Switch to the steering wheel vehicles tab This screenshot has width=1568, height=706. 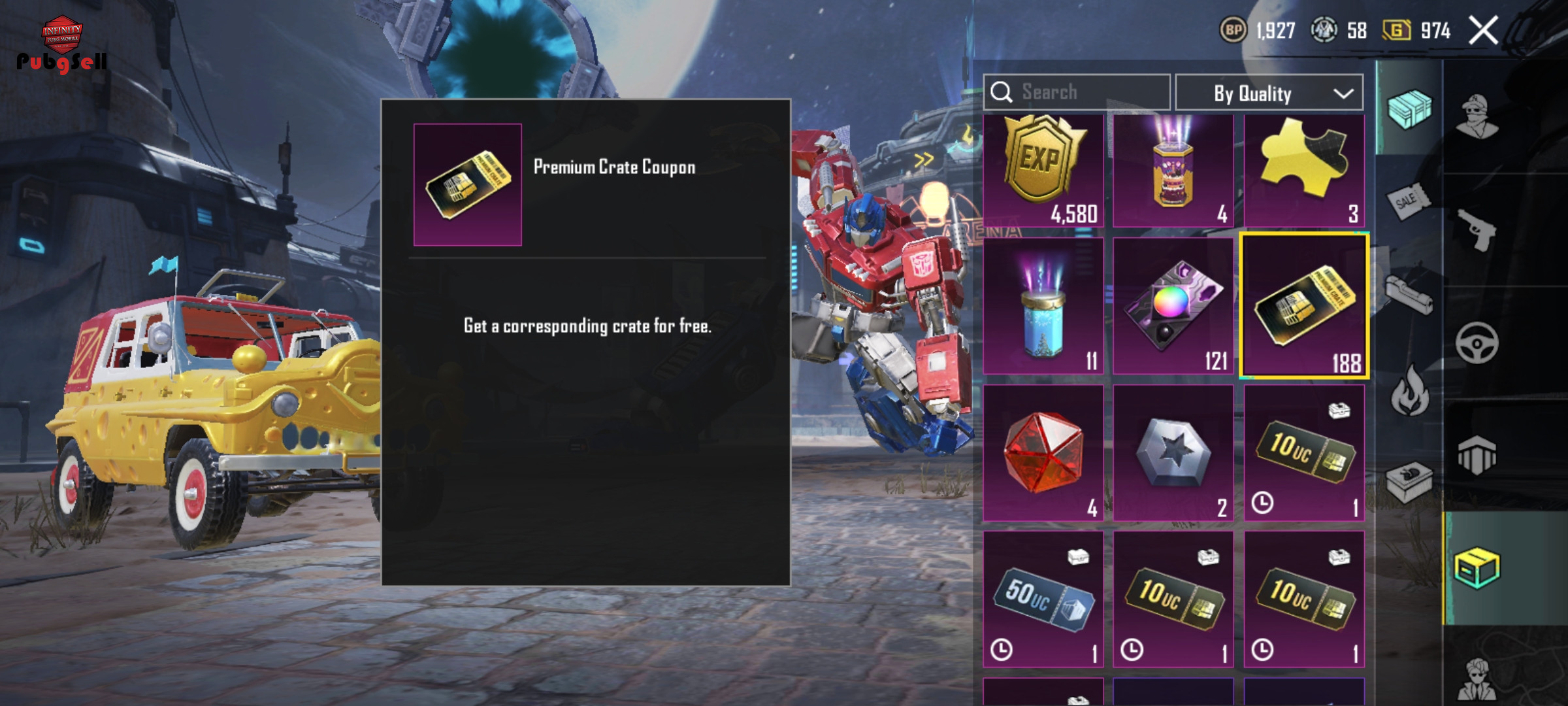[x=1477, y=343]
